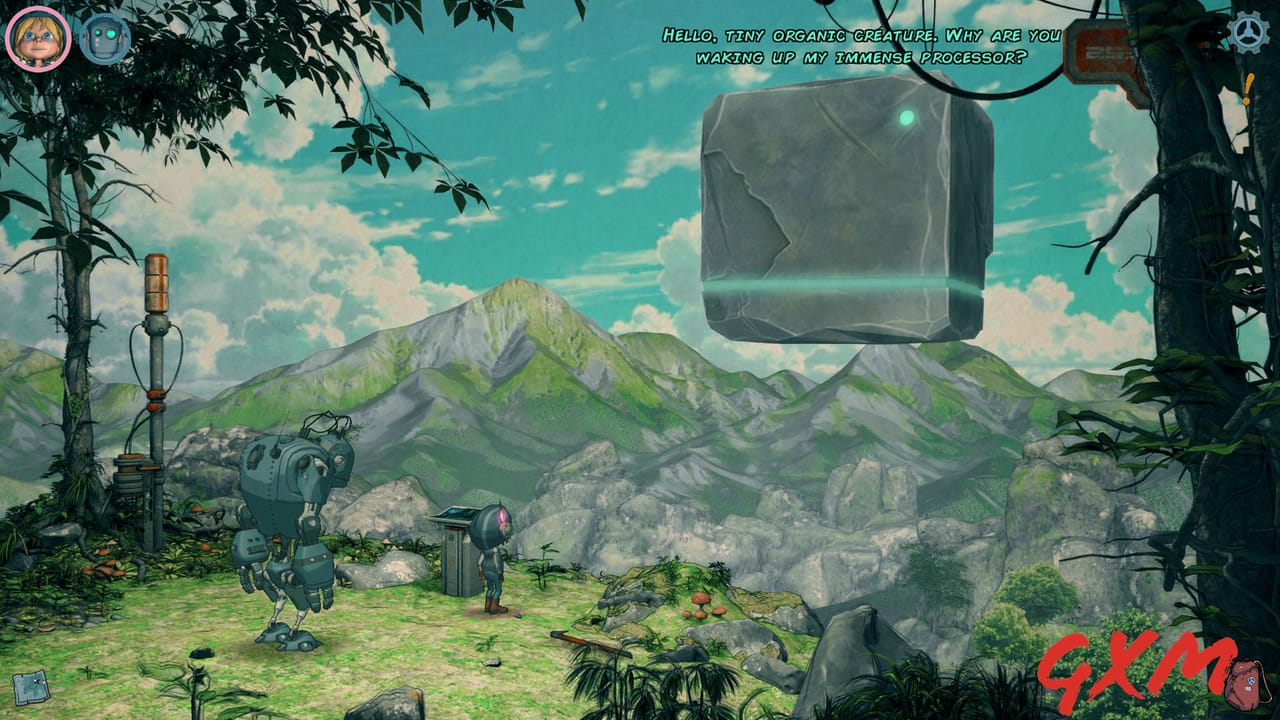The image size is (1280, 720).
Task: Click the glowing green dot on the cube
Action: click(906, 118)
